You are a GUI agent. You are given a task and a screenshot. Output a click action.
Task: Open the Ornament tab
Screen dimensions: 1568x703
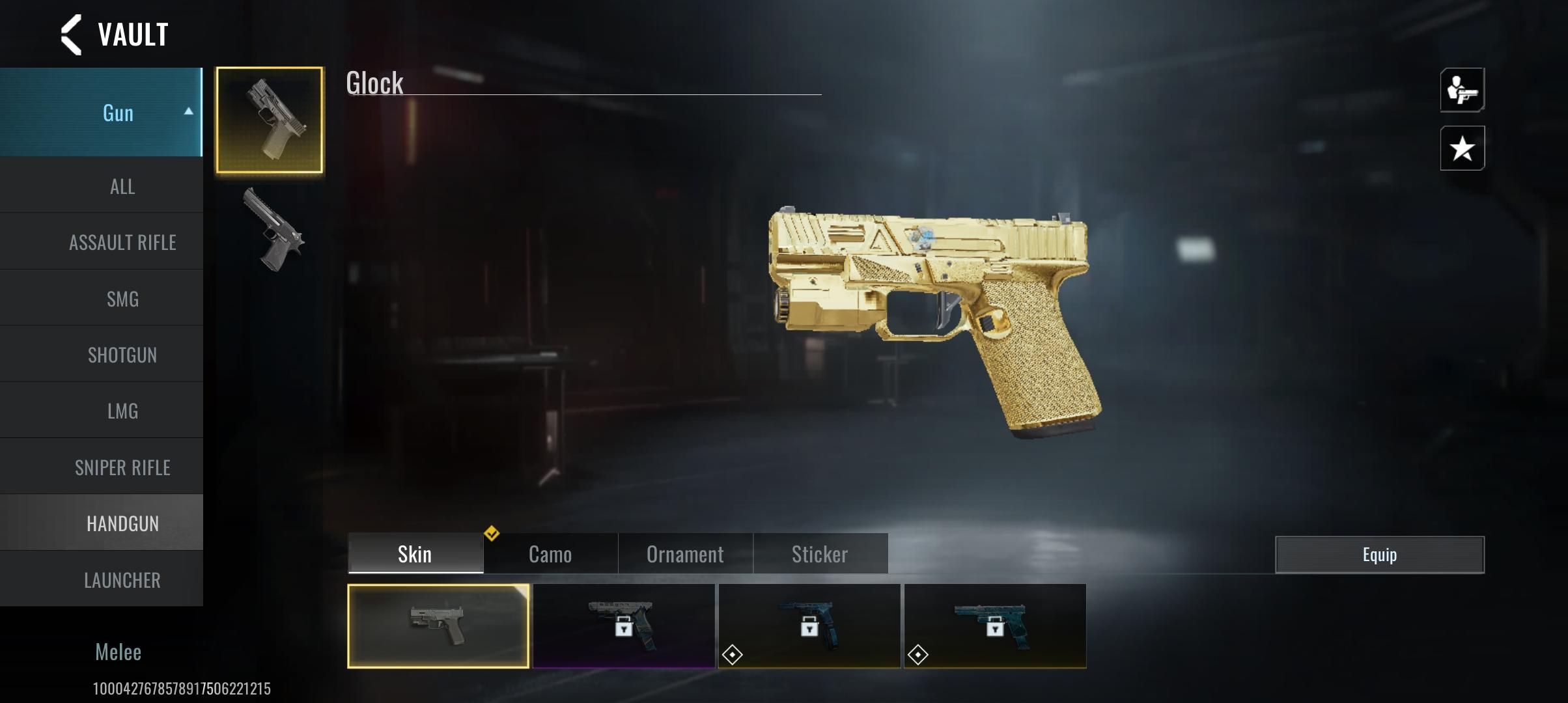point(685,555)
